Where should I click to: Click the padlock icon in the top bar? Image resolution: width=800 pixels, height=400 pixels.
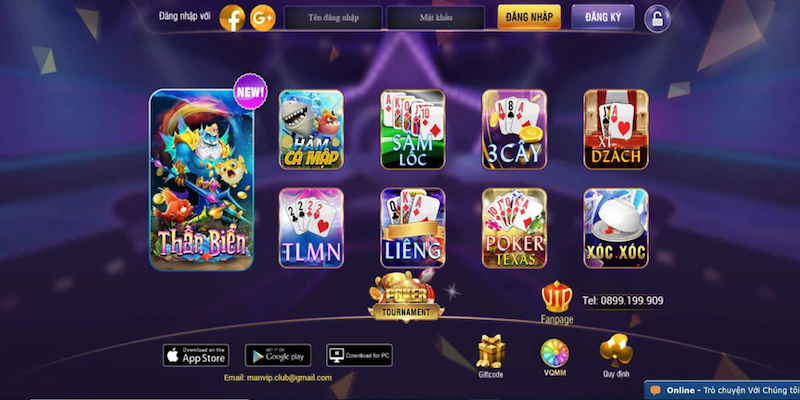pos(656,18)
